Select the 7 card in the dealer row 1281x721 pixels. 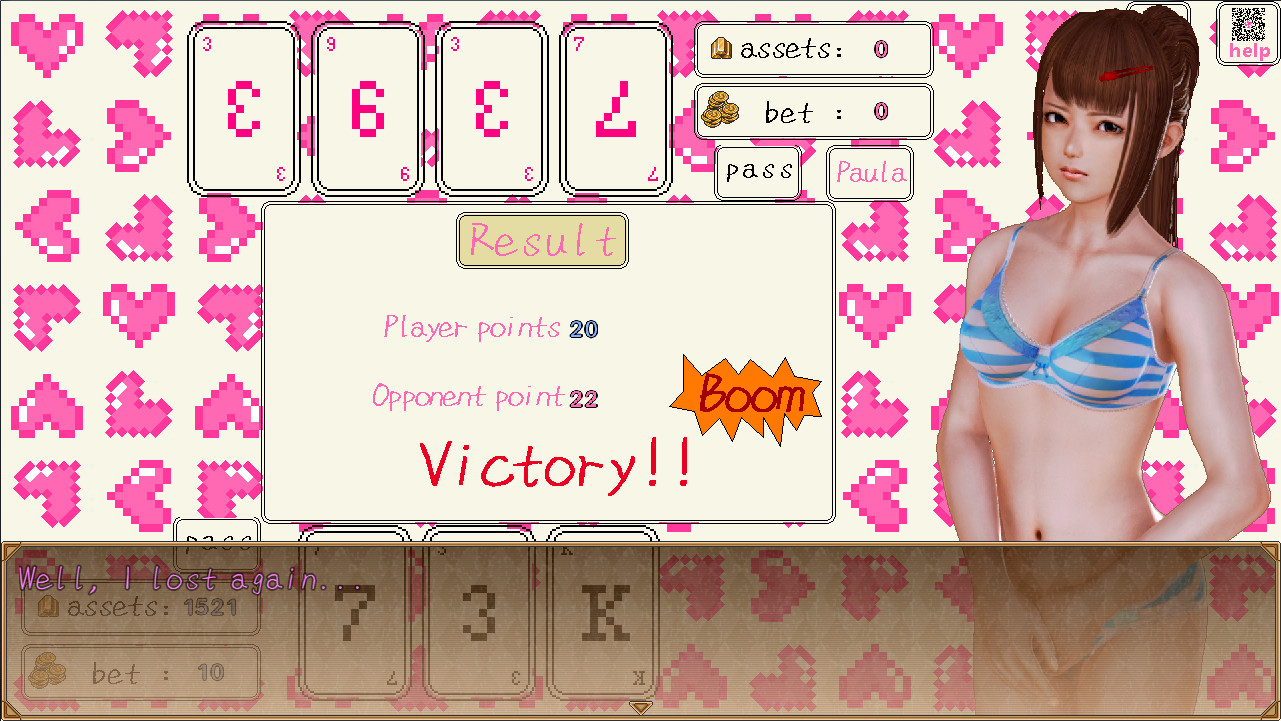[614, 105]
